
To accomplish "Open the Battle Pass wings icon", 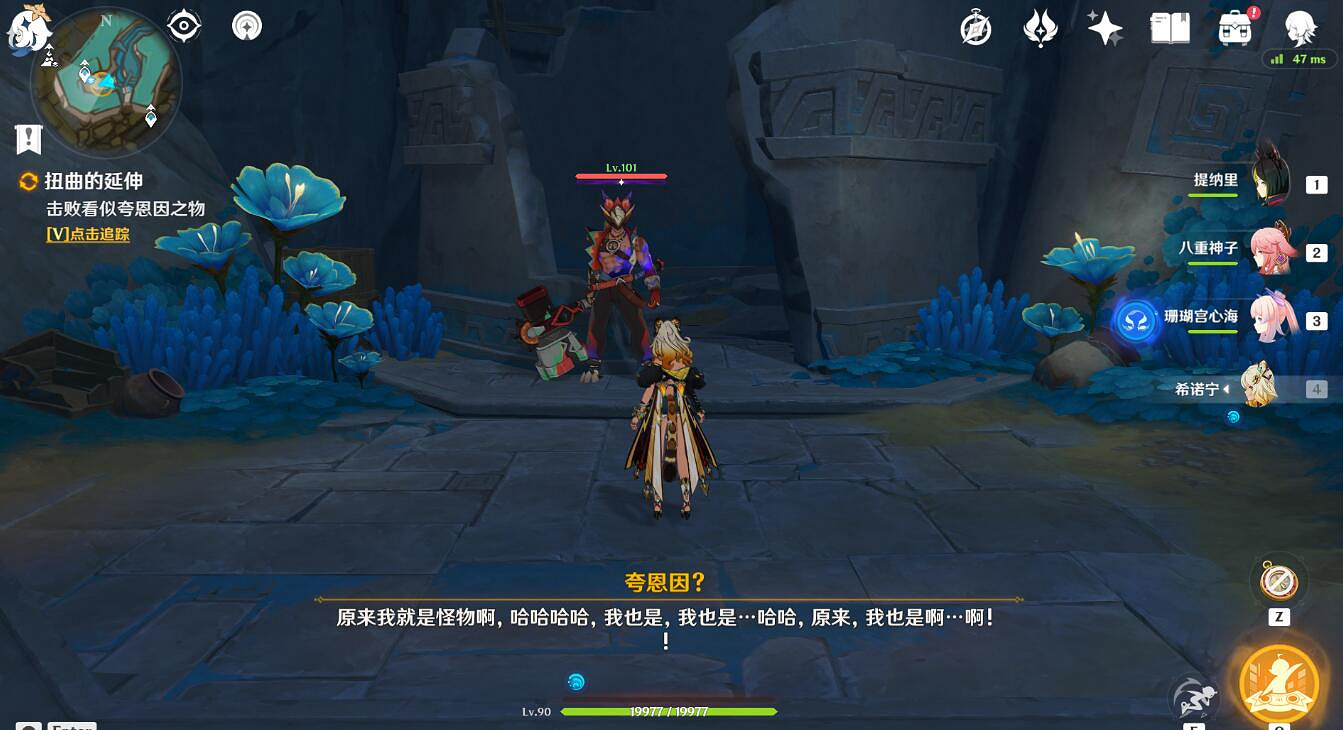I will click(x=1040, y=27).
